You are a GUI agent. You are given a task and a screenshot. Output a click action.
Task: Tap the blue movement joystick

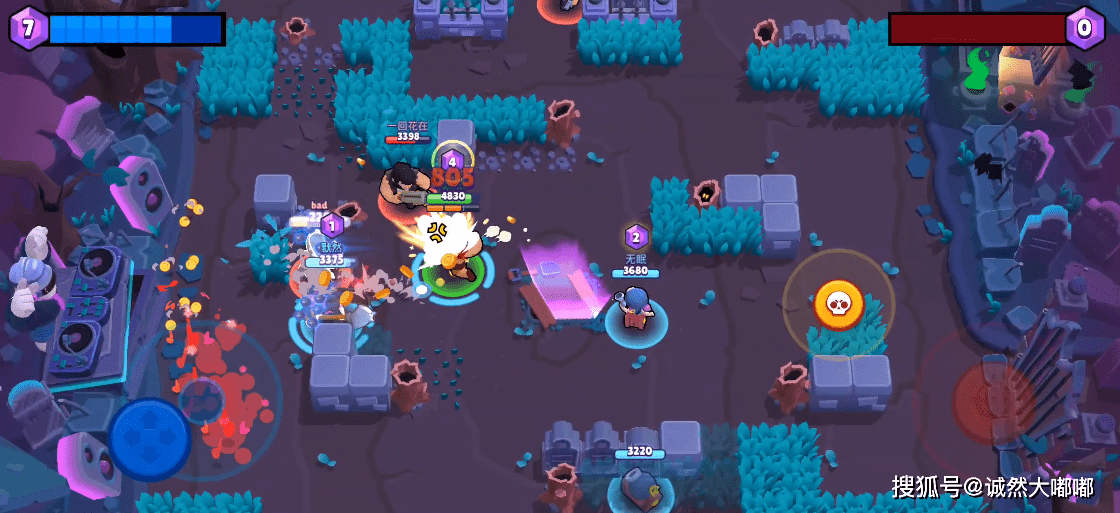[x=150, y=439]
